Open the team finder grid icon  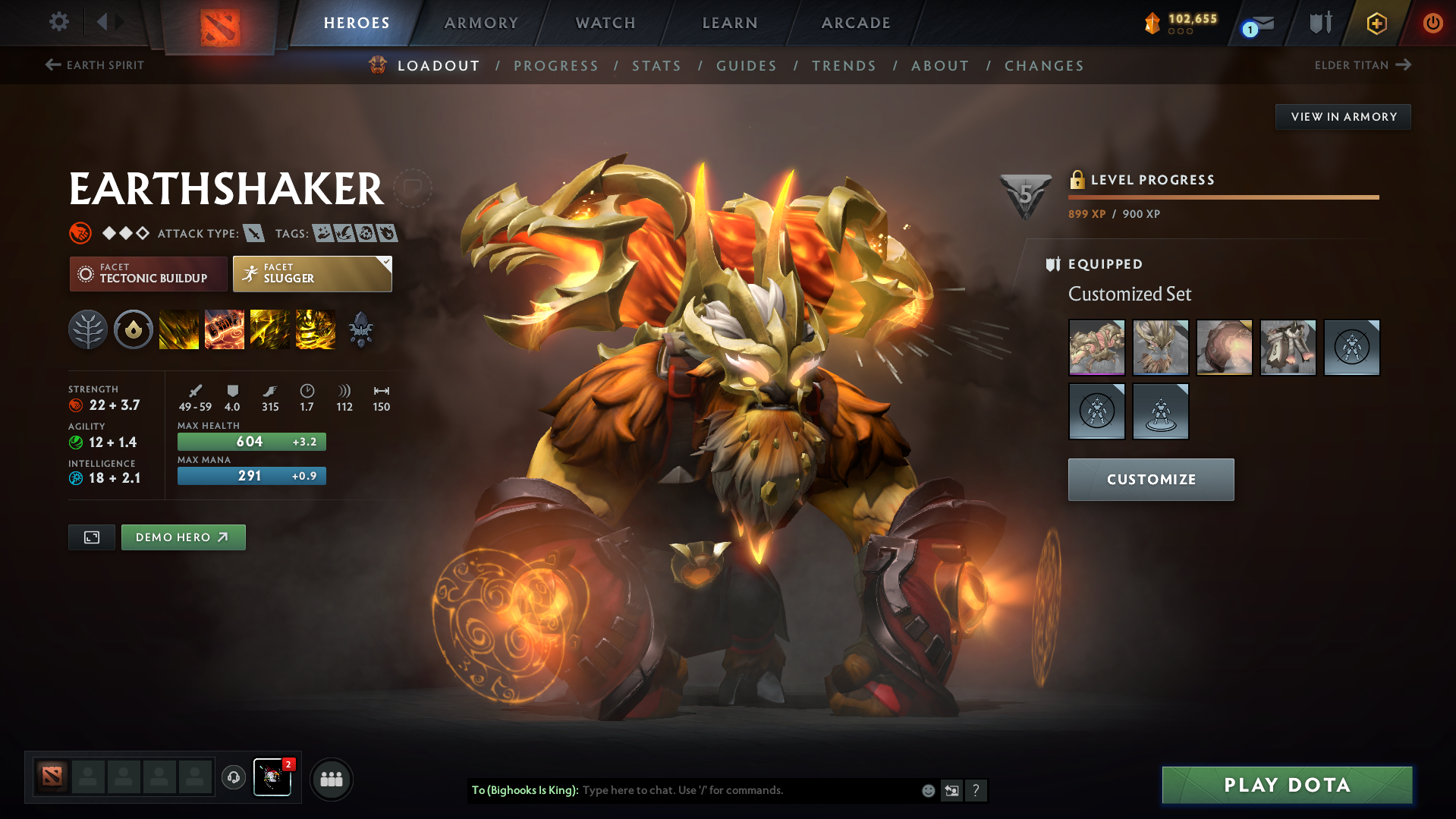pyautogui.click(x=331, y=779)
